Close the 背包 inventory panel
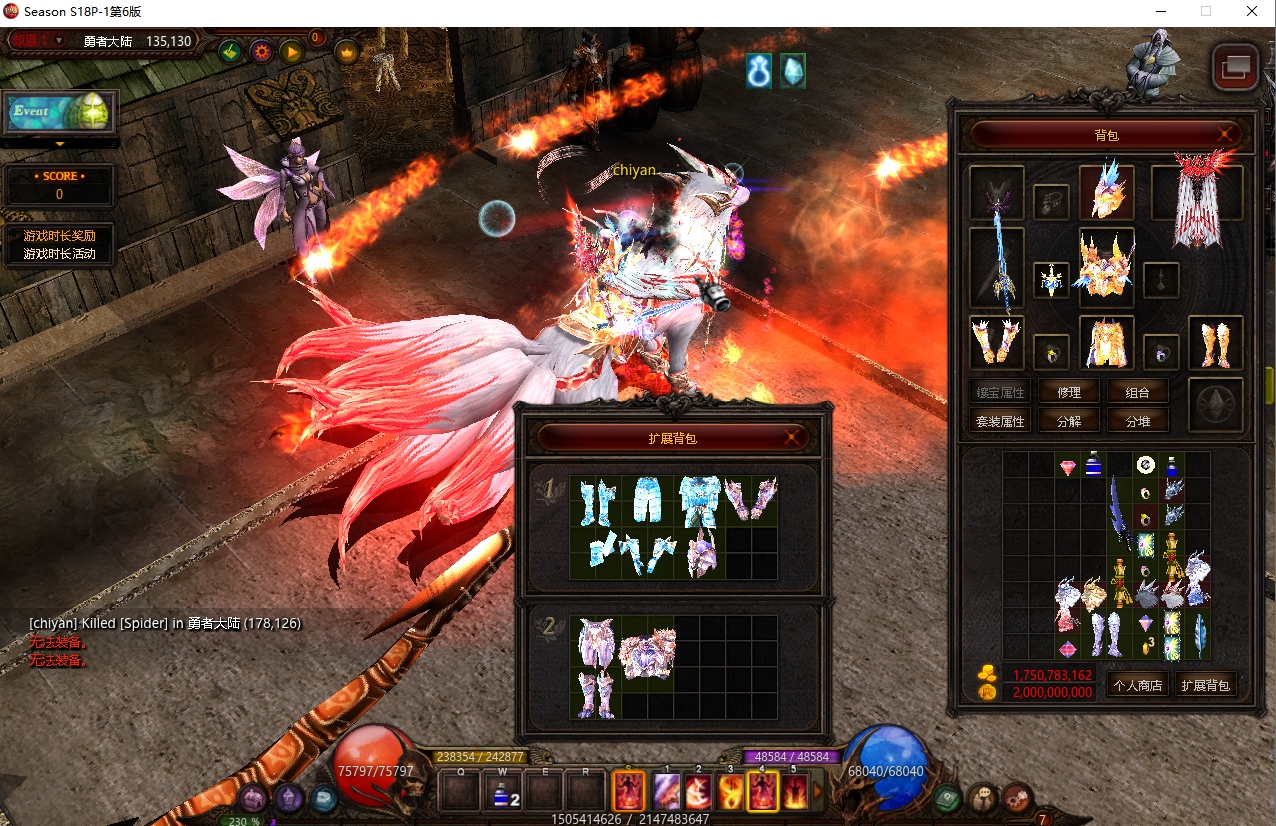The image size is (1276, 826). pos(1224,134)
